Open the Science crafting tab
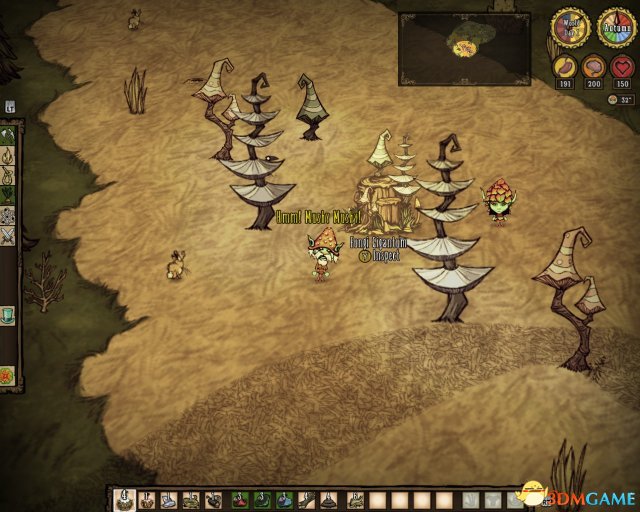The image size is (640, 512). click(9, 216)
